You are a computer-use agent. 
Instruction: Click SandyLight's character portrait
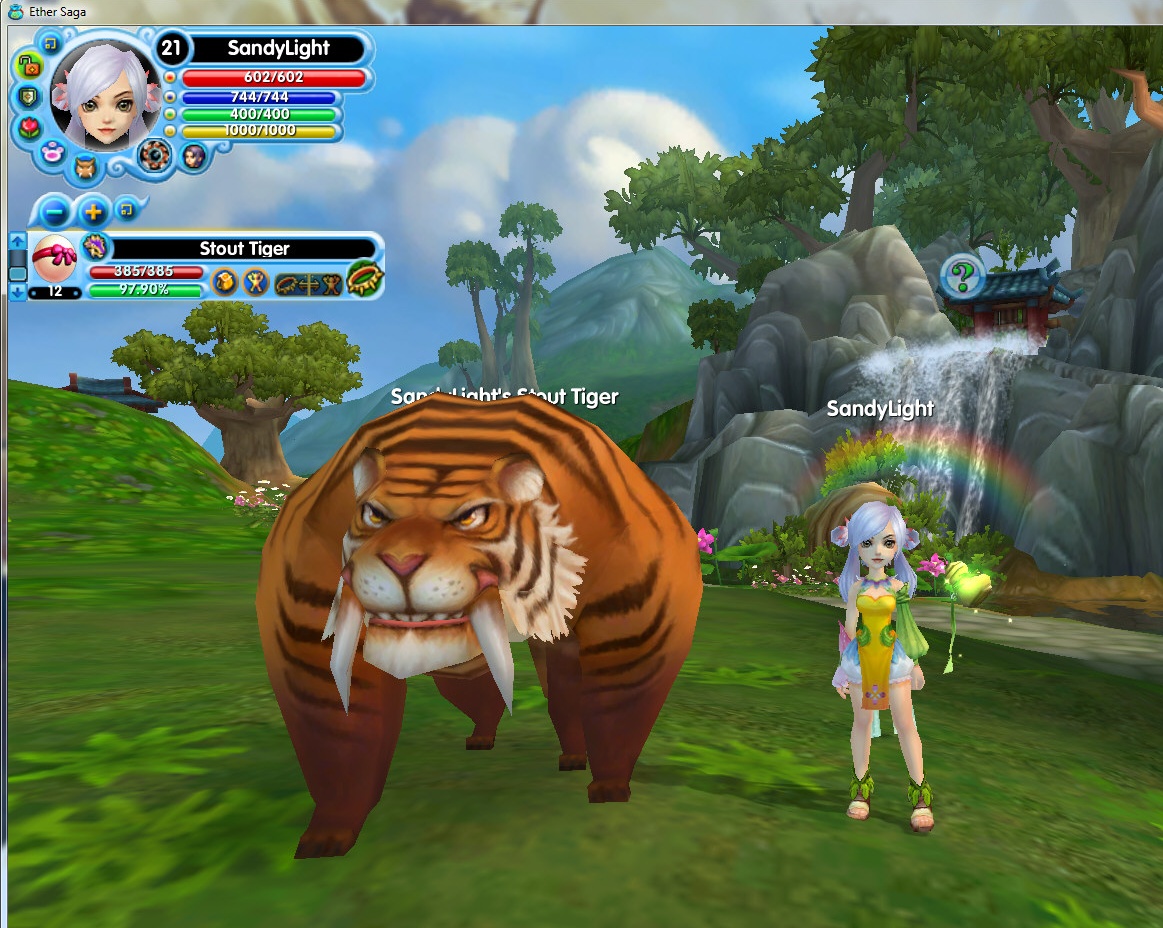(104, 93)
